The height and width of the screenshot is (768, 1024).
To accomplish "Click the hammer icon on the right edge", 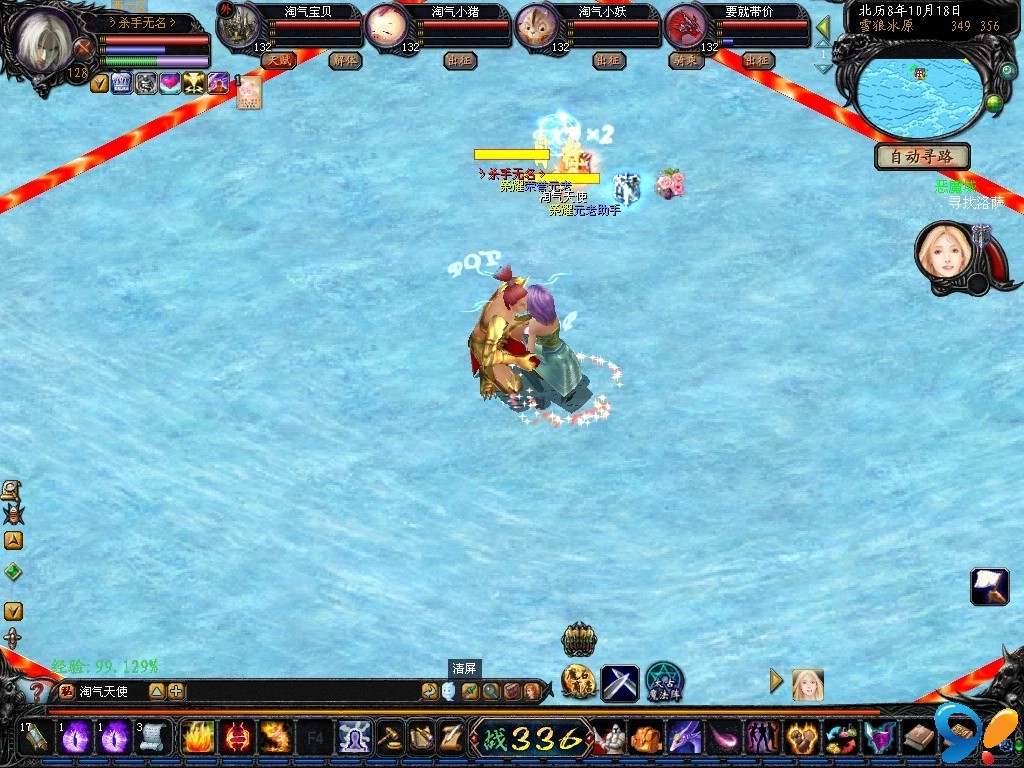I will 989,587.
